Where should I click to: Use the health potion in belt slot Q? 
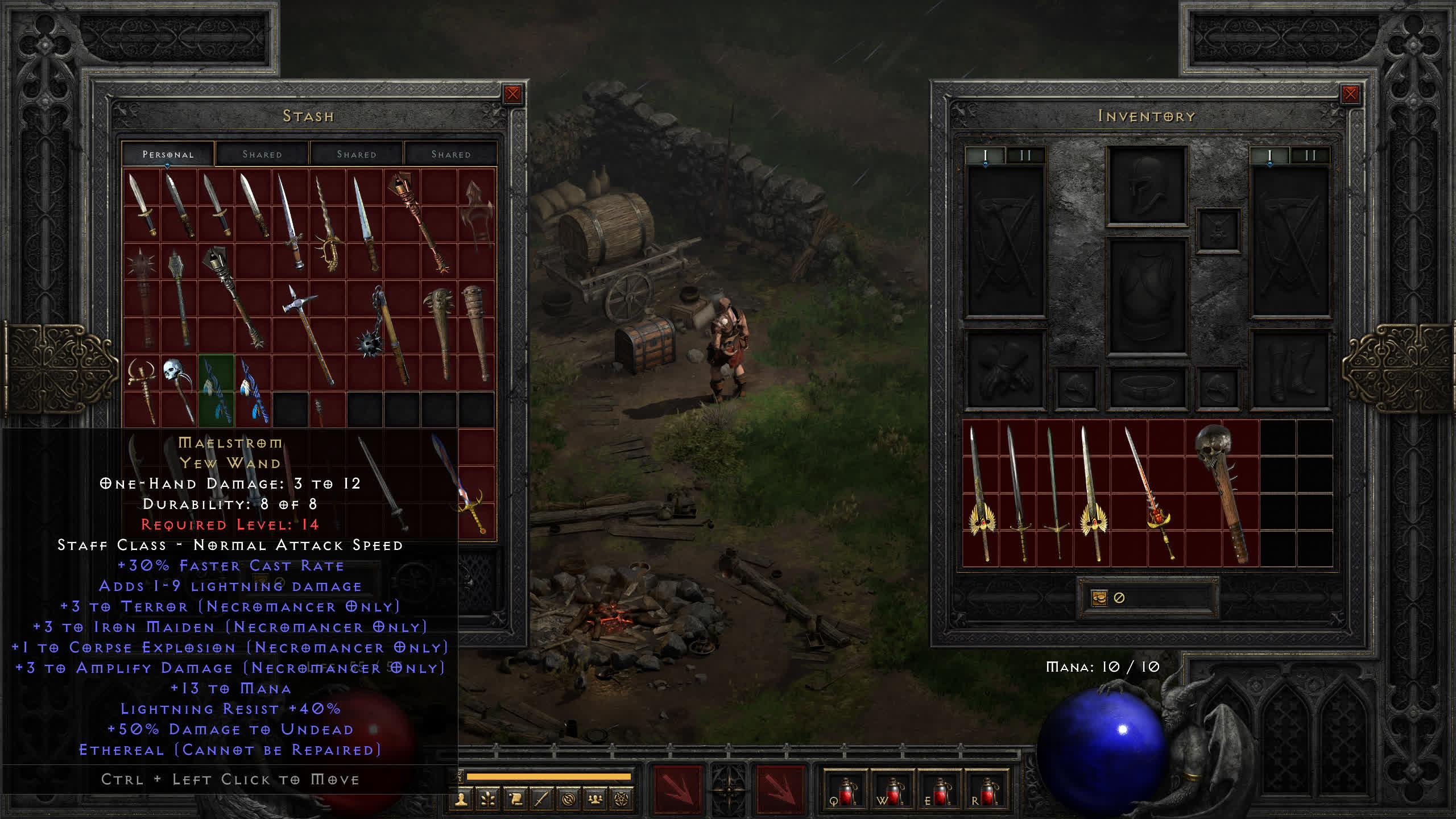pyautogui.click(x=846, y=791)
